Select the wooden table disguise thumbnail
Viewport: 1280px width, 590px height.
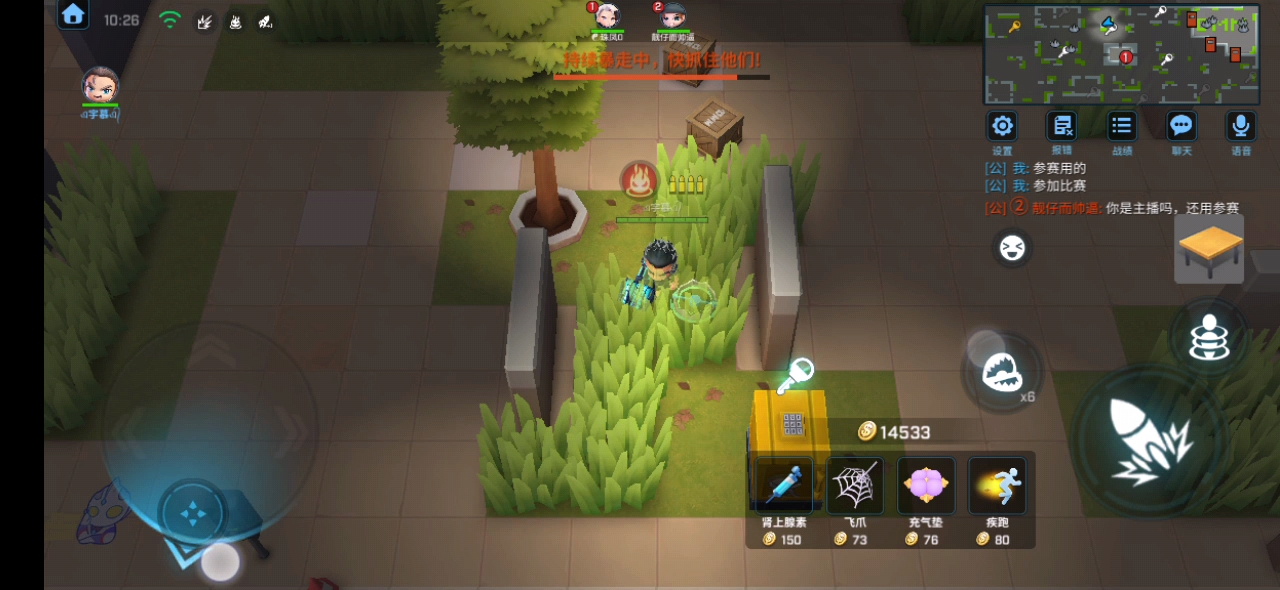(x=1209, y=248)
